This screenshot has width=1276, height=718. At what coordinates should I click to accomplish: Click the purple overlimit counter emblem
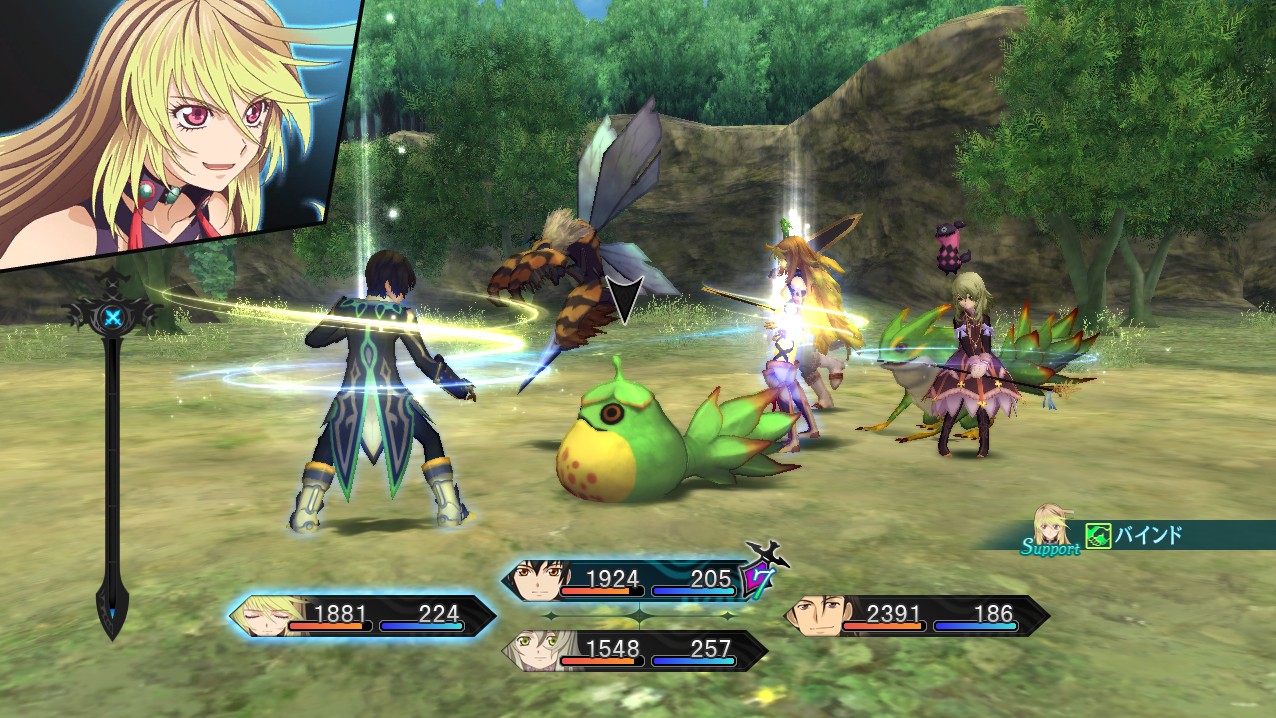click(x=756, y=578)
